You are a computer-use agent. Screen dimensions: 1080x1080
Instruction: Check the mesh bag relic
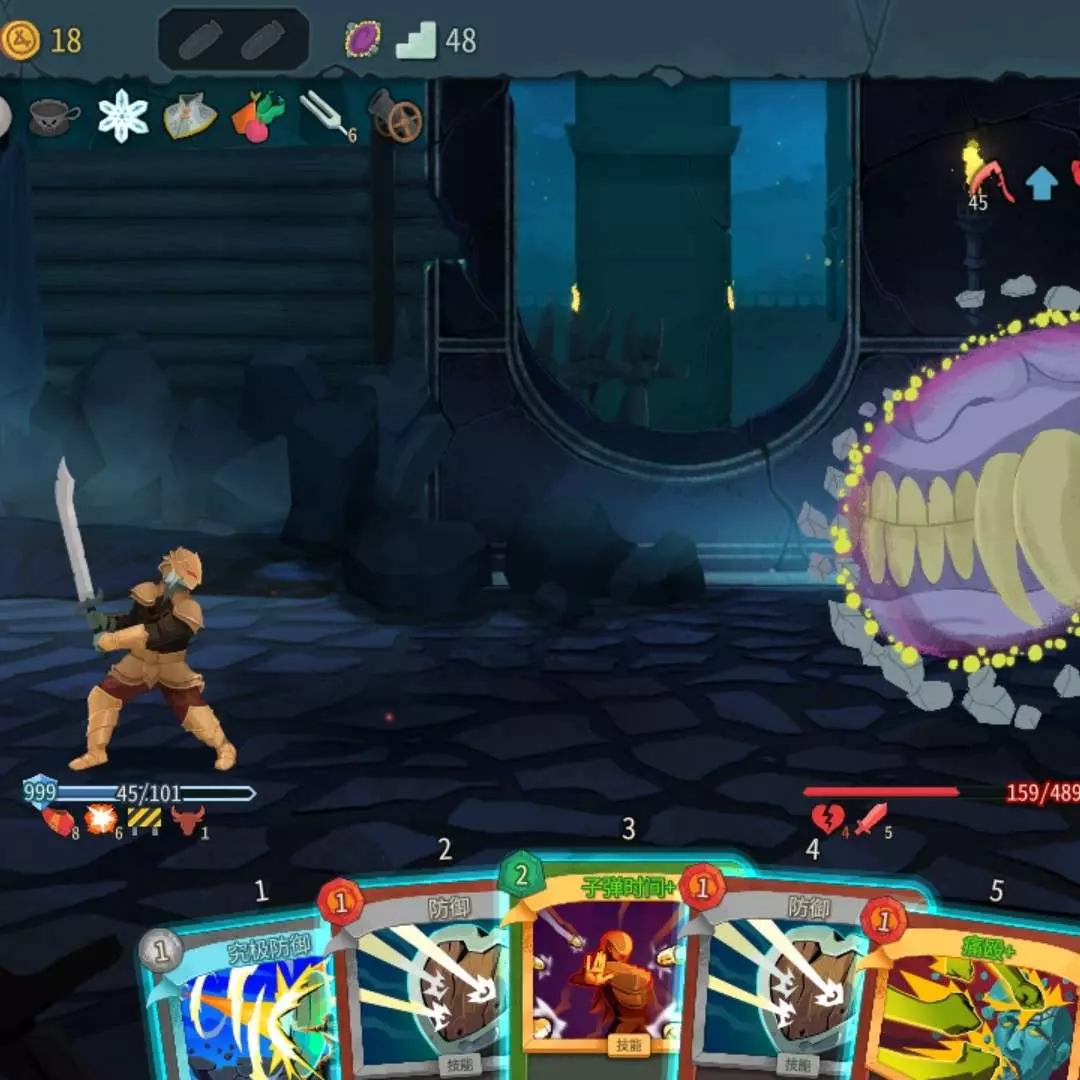pos(190,117)
